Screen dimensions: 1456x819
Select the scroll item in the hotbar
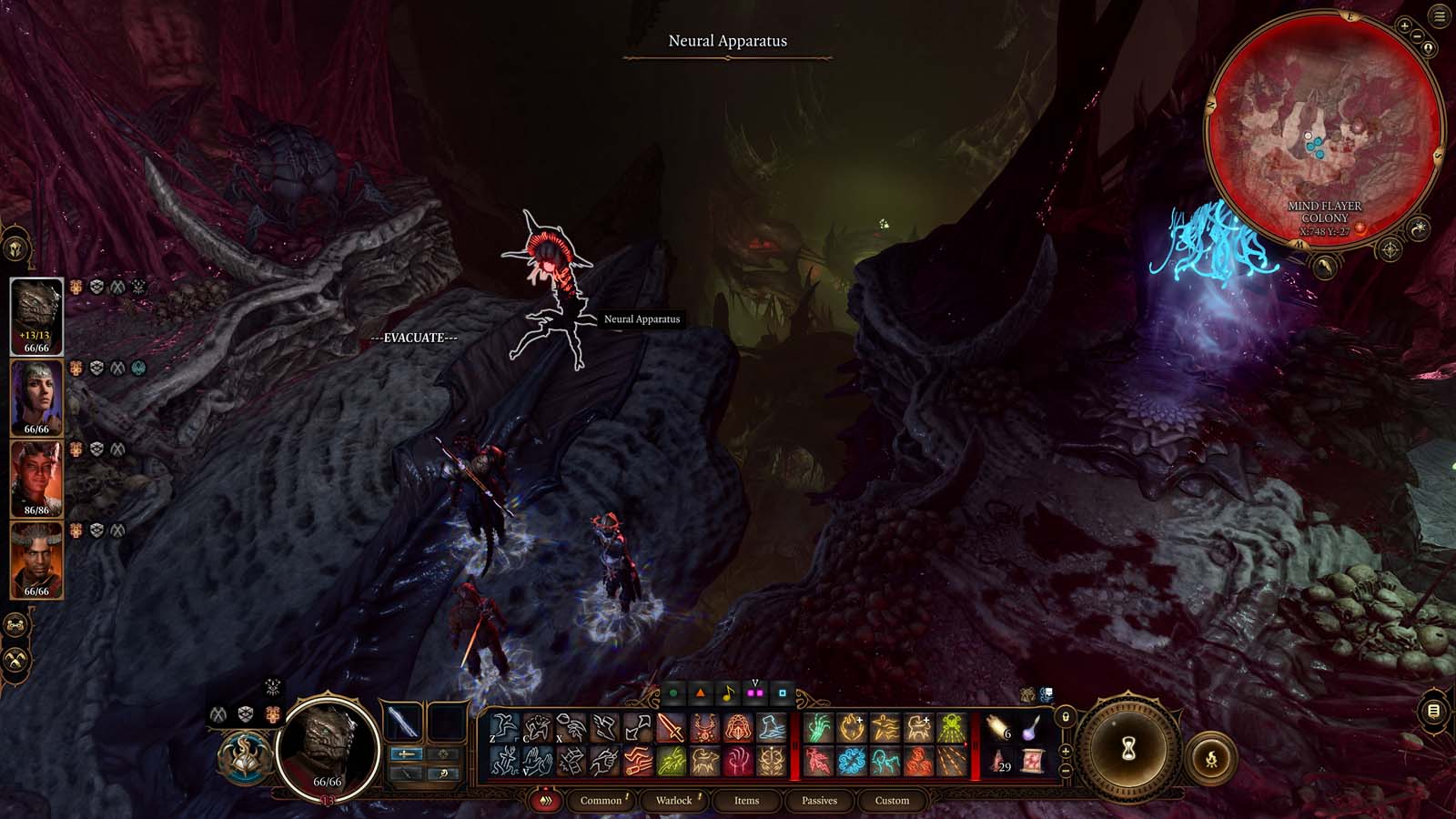click(x=1032, y=761)
